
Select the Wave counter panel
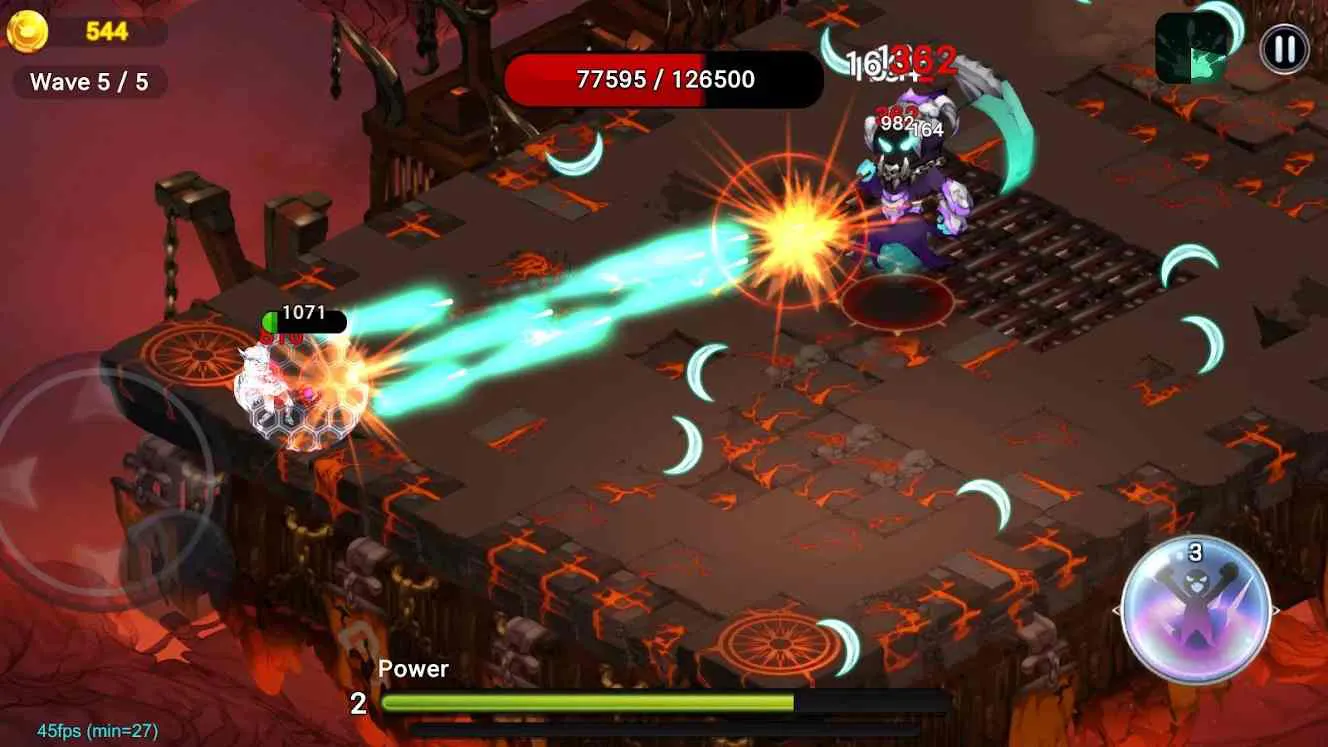(x=88, y=82)
